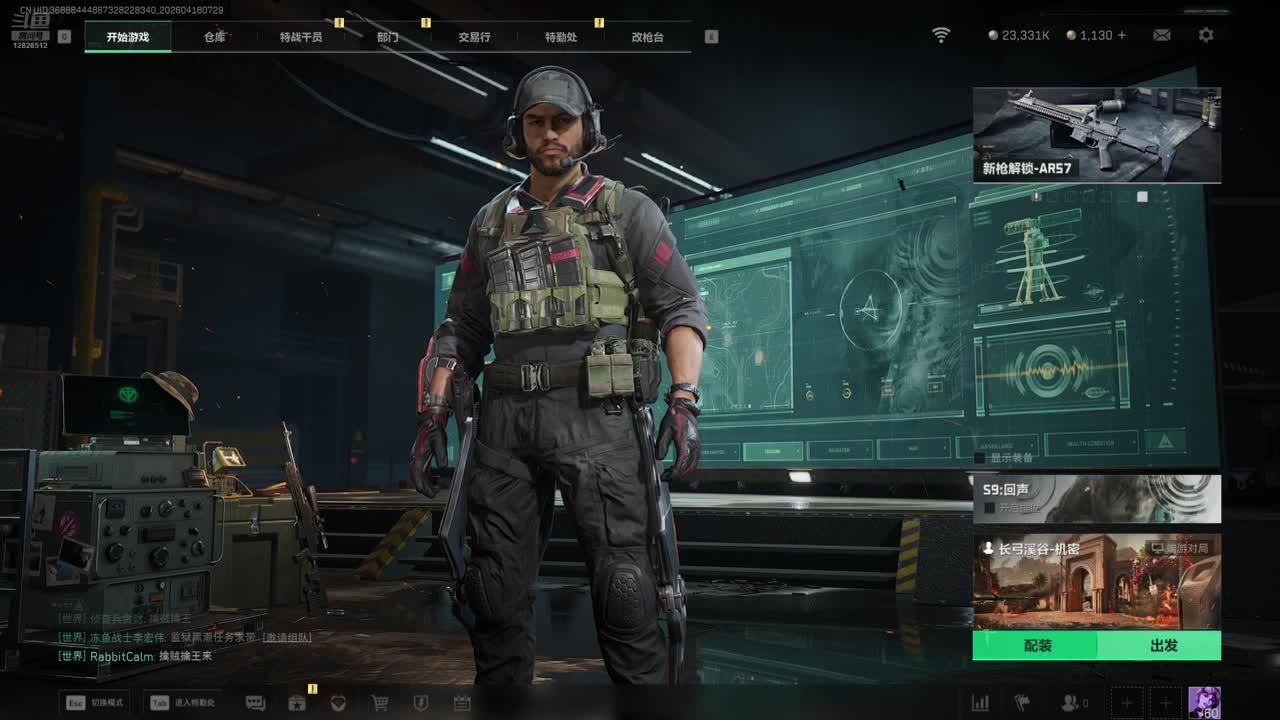Open the gear settings icon
1280x720 pixels.
(1206, 35)
